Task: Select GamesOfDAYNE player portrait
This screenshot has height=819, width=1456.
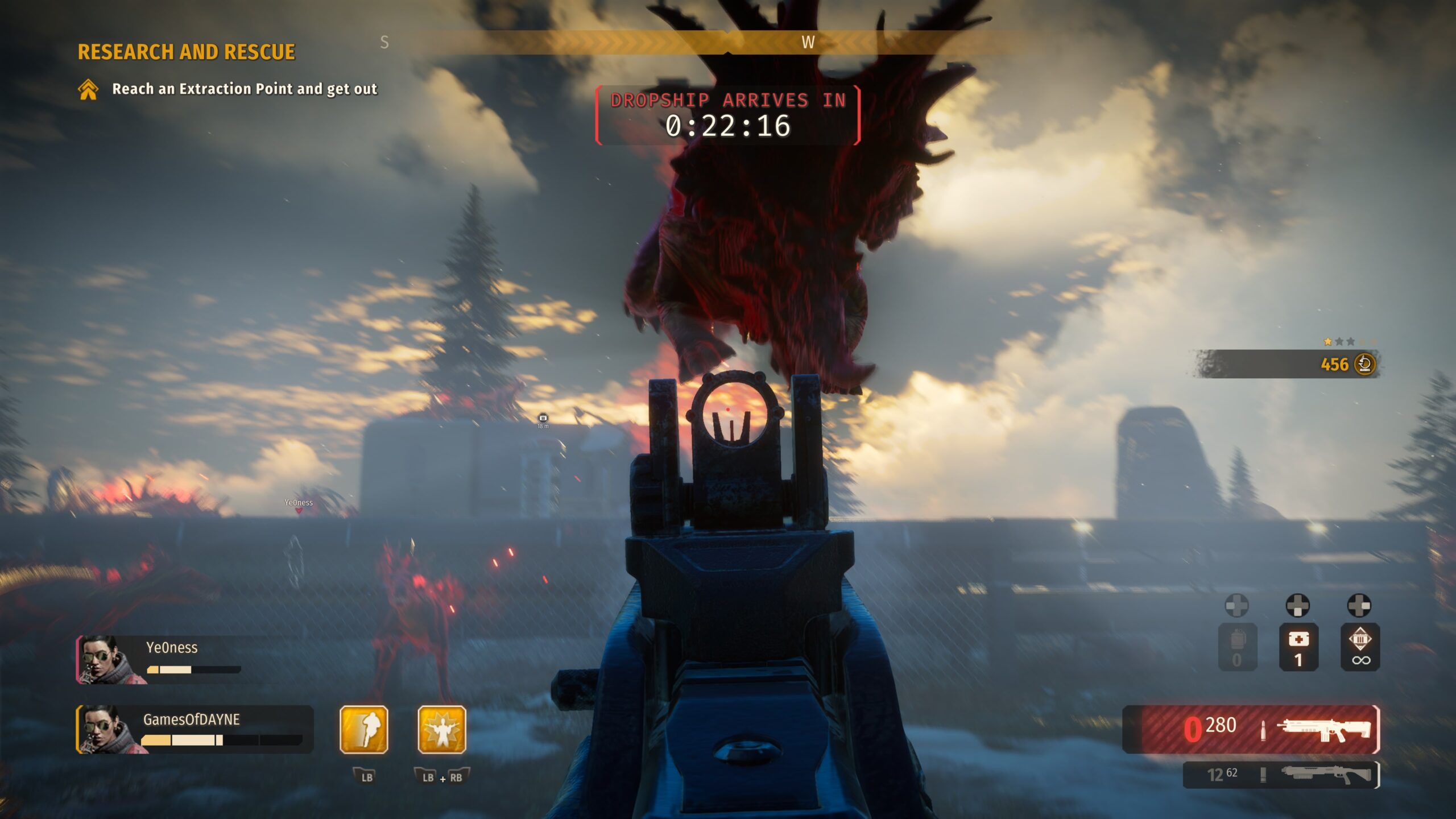Action: pos(106,730)
